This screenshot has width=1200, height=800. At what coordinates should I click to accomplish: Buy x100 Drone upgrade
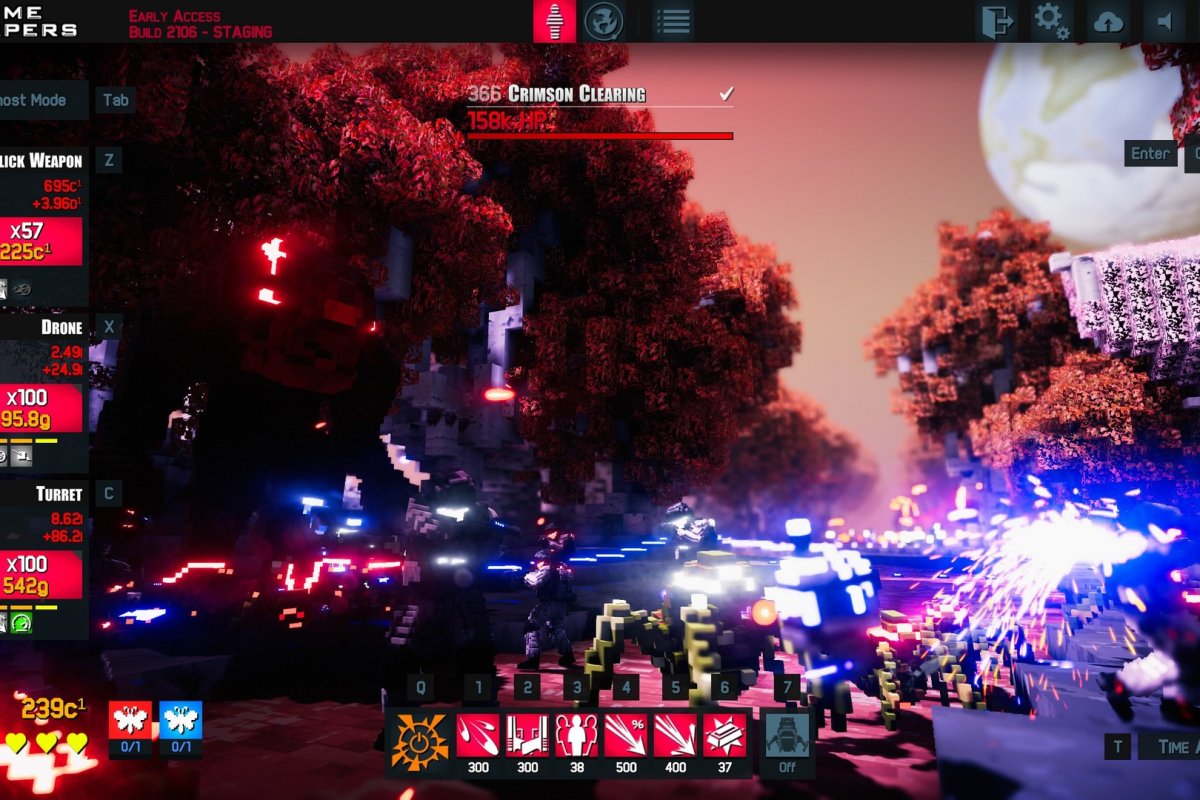point(40,407)
